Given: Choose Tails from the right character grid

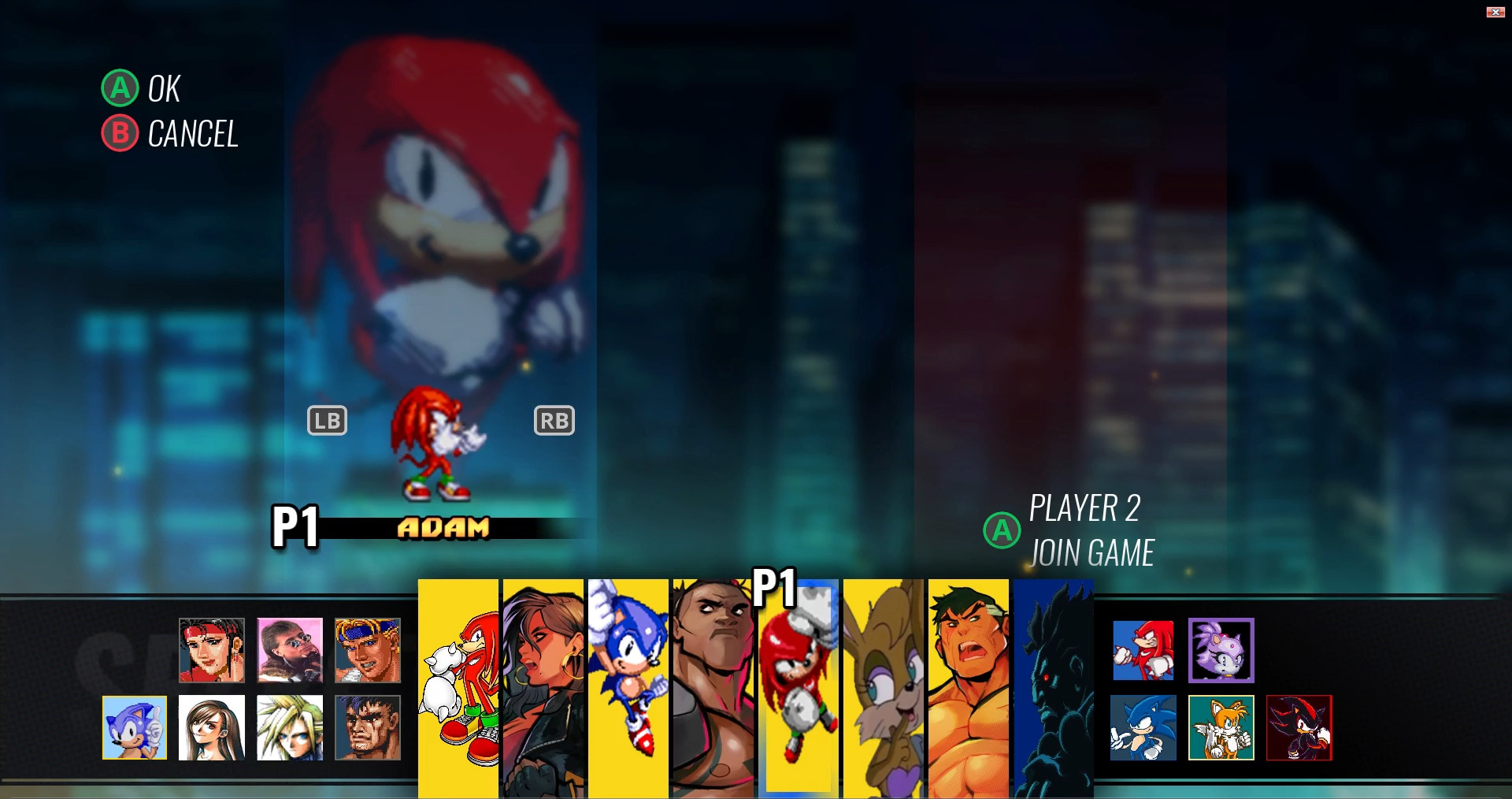Looking at the screenshot, I should (x=1221, y=728).
